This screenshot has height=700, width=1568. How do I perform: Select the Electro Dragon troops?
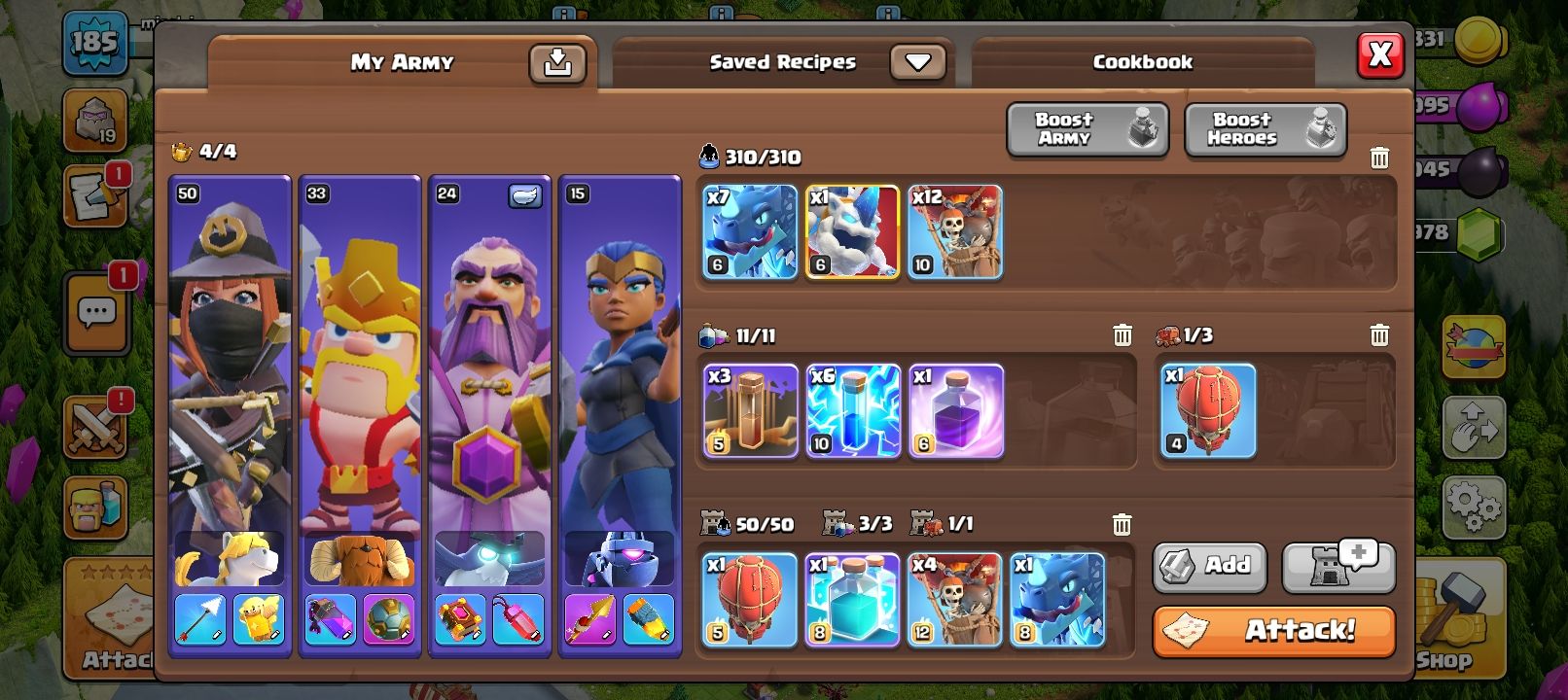749,231
